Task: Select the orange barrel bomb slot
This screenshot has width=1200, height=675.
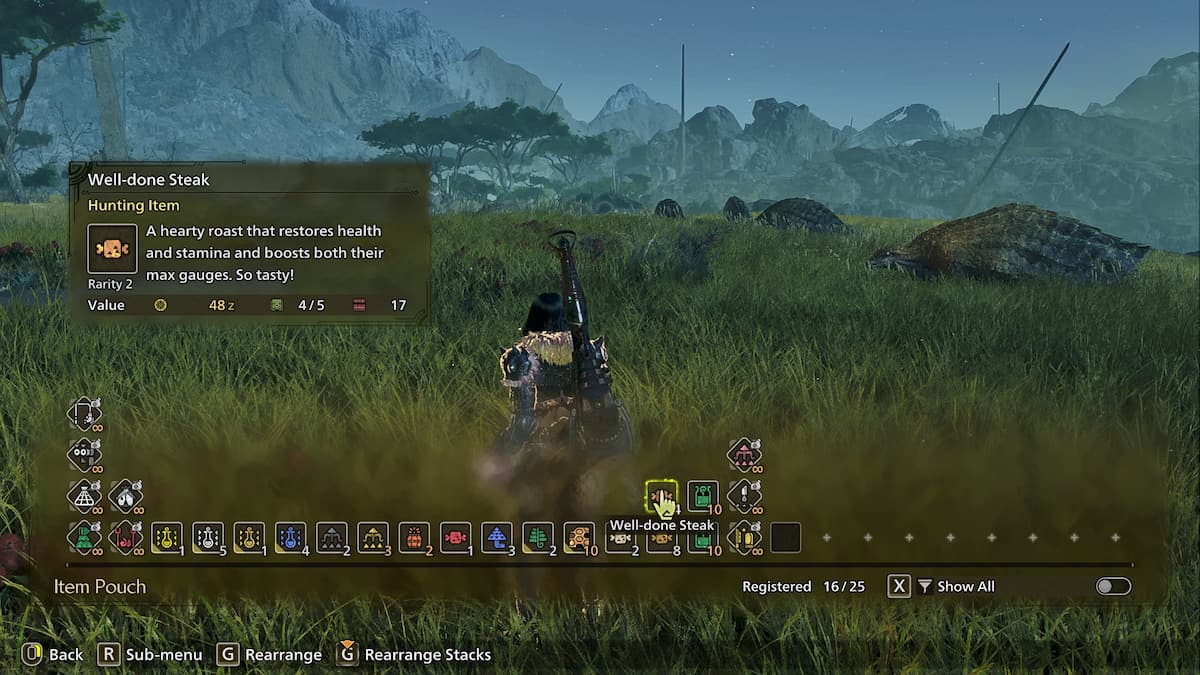Action: click(x=414, y=538)
